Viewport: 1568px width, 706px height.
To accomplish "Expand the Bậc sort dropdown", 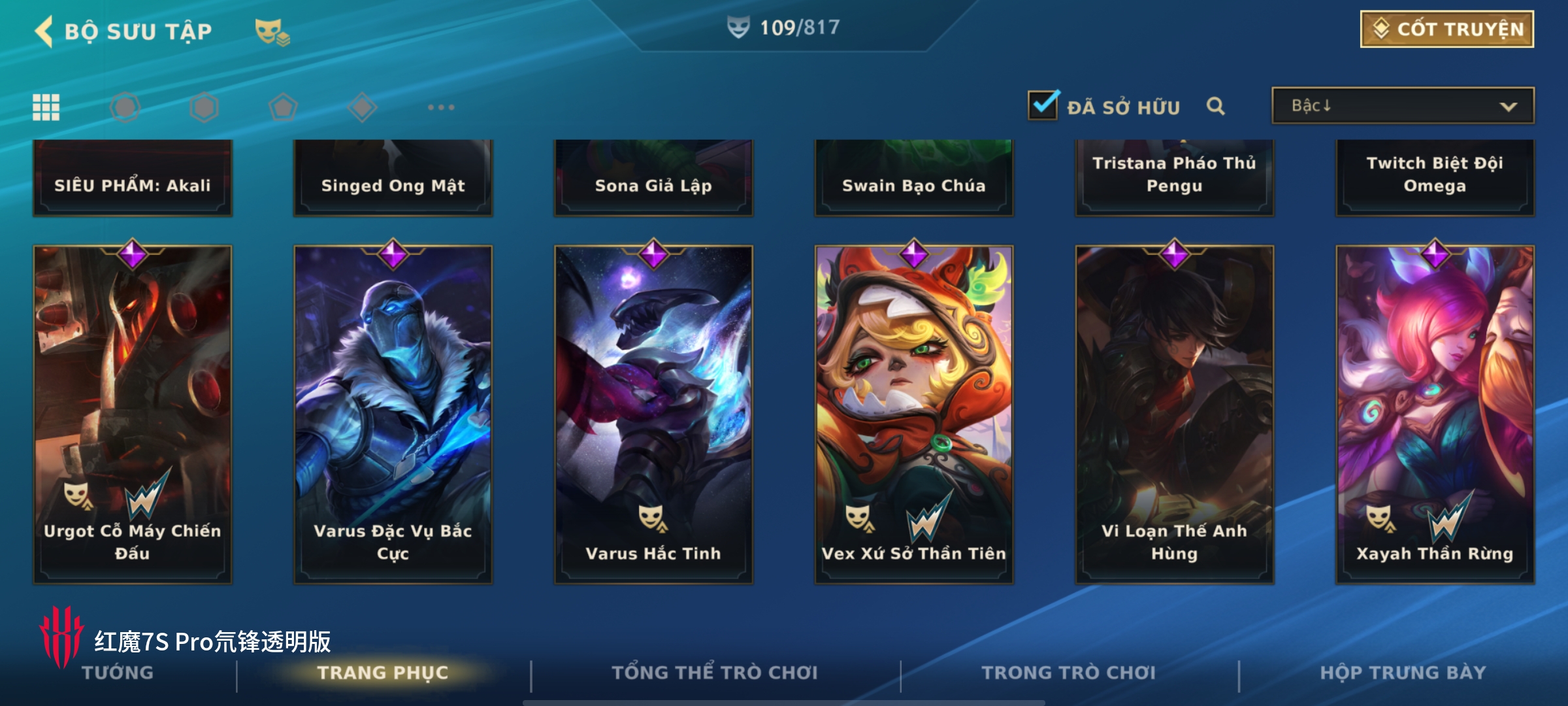I will click(x=1402, y=106).
